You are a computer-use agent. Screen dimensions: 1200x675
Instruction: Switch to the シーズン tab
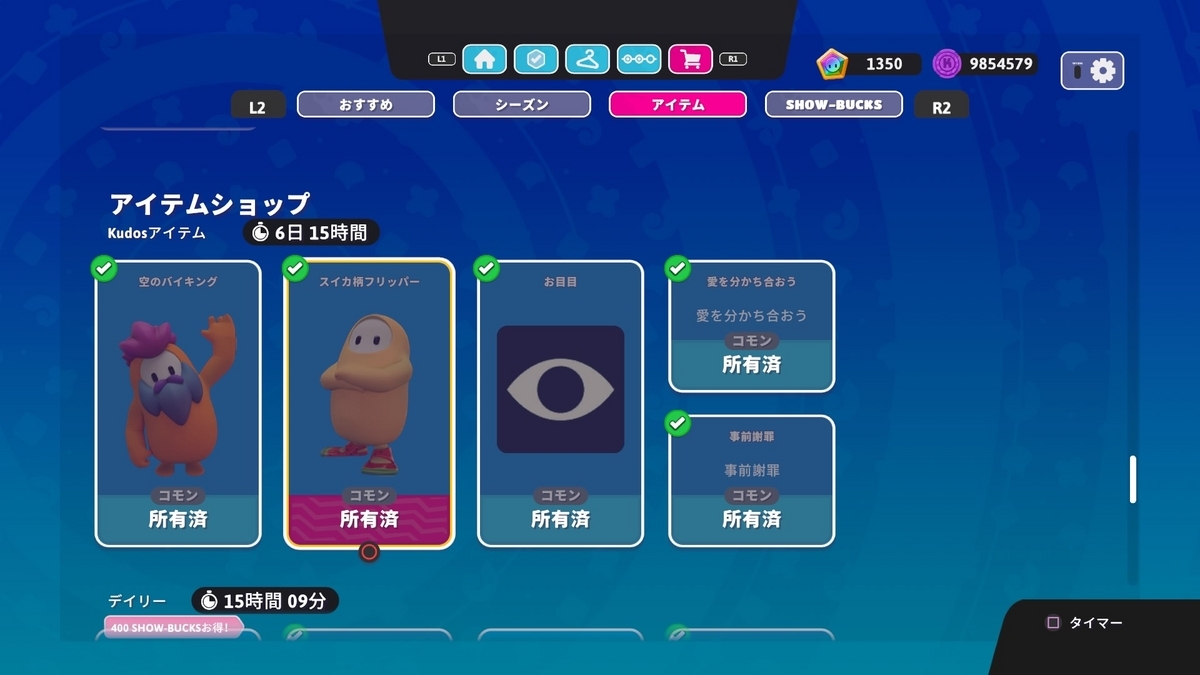tap(522, 104)
